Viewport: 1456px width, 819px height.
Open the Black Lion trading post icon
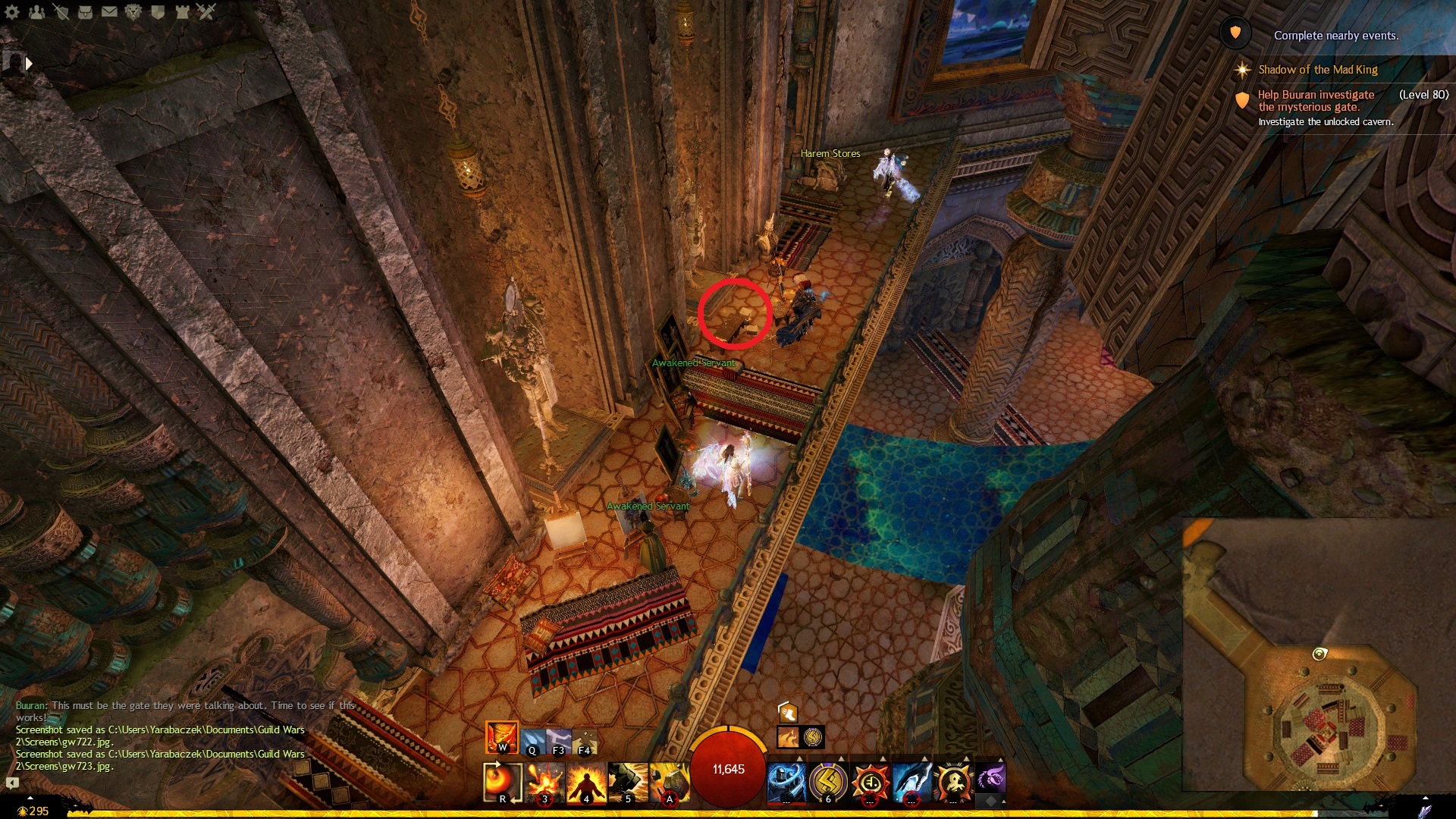(133, 11)
